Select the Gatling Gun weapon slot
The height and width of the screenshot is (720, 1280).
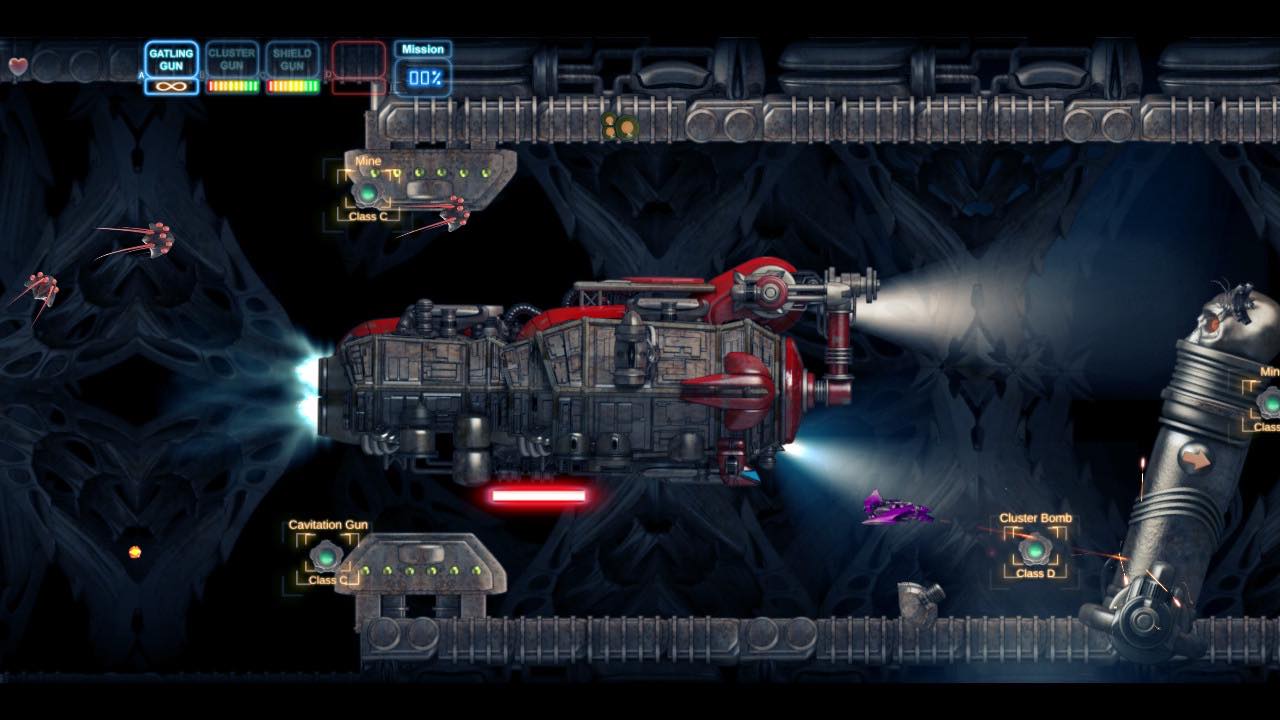[170, 60]
